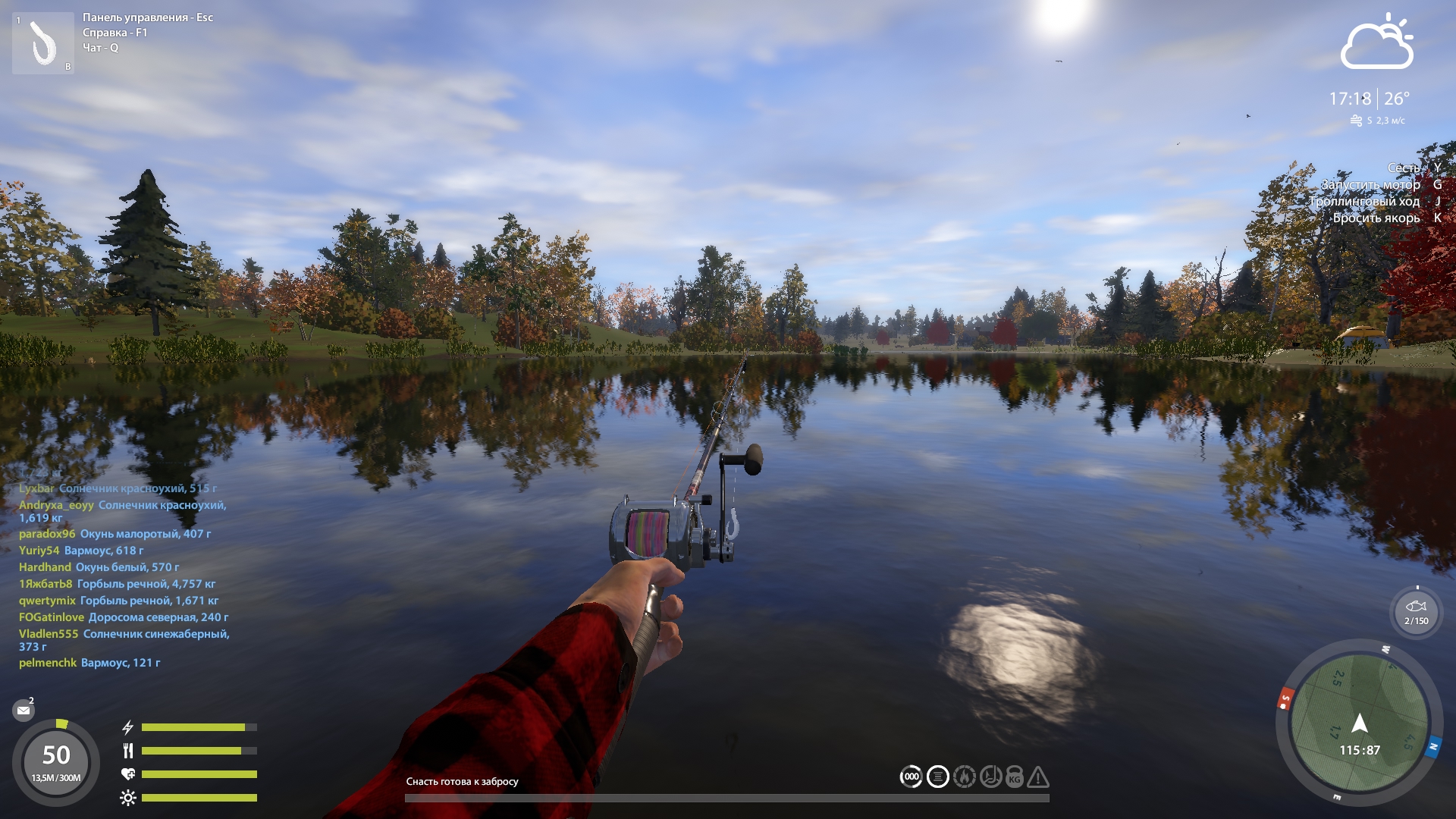
Task: Open the fish keepnet showing 2/150
Action: click(x=1416, y=612)
